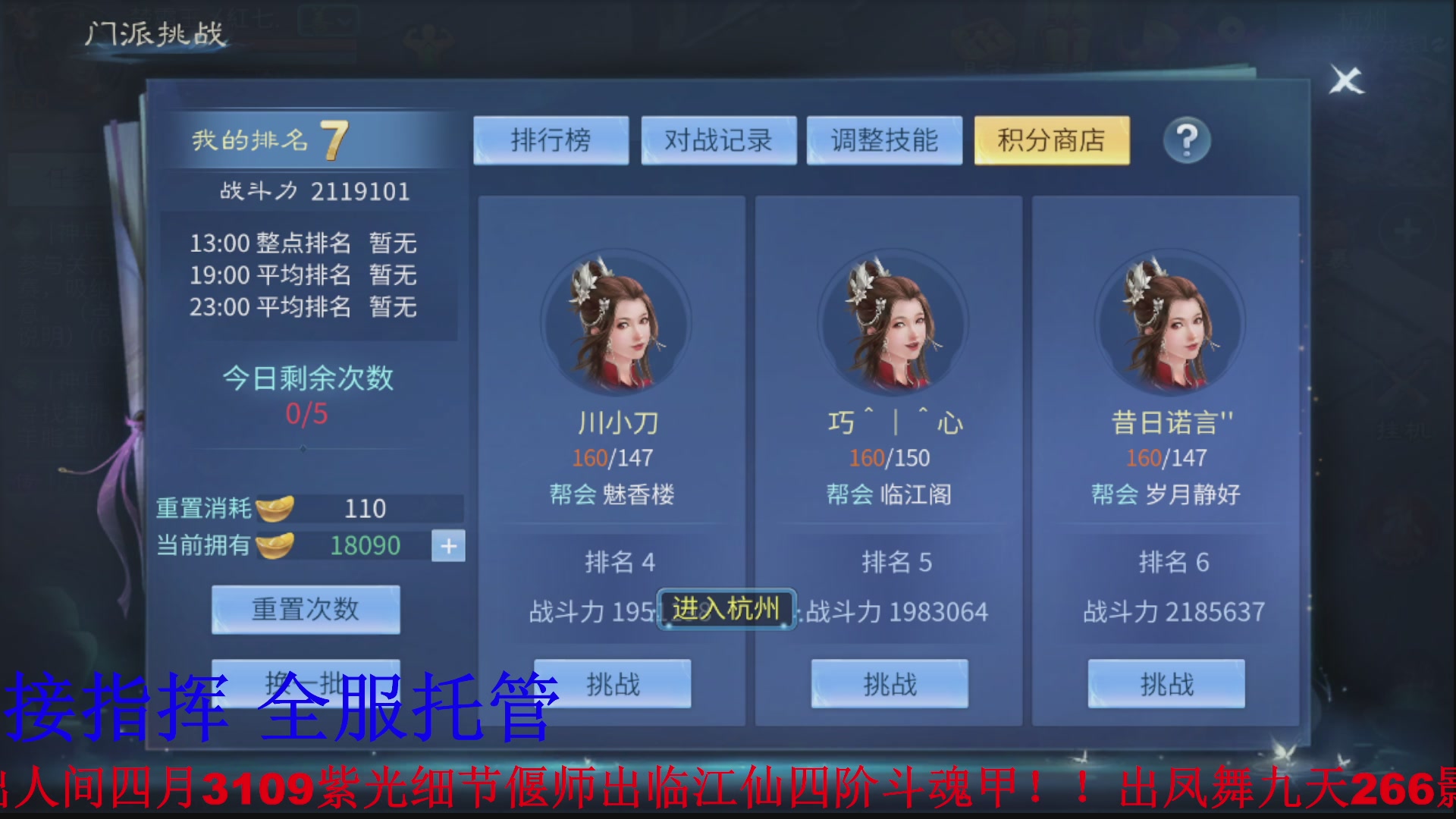
Task: Switch to the 对战记录 tab
Action: pyautogui.click(x=718, y=140)
